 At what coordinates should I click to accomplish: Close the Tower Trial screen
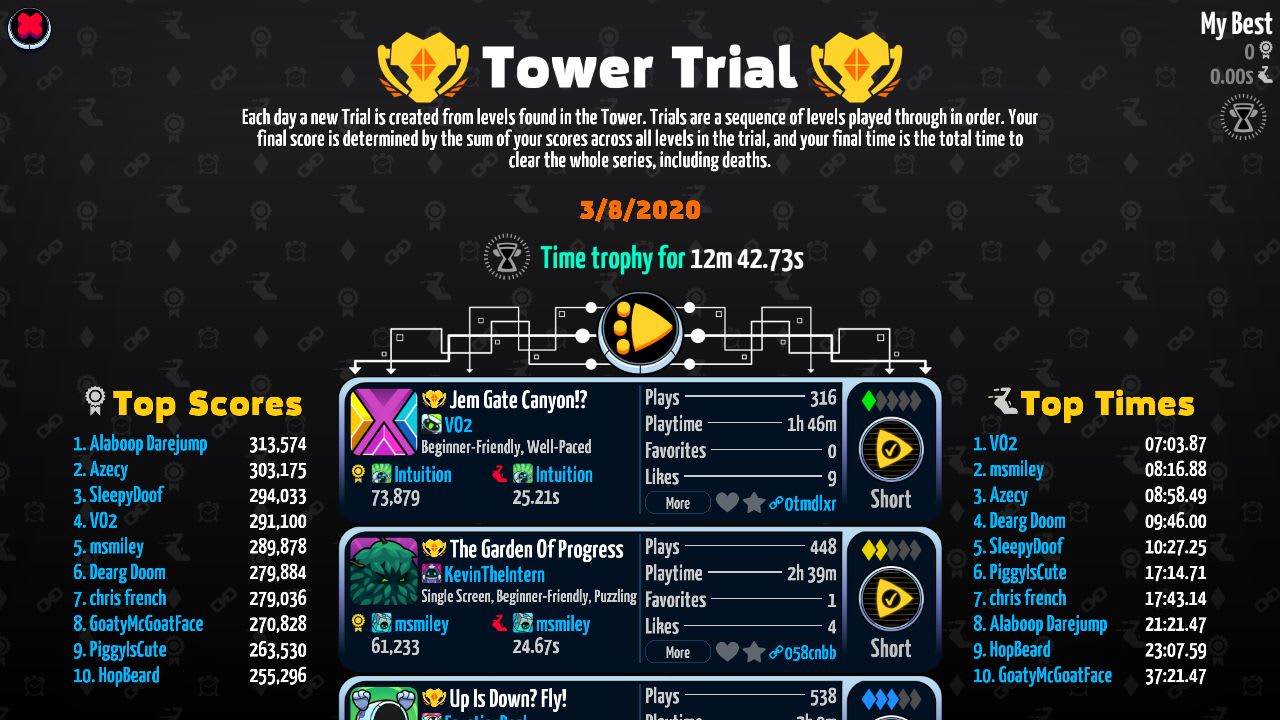[x=28, y=29]
